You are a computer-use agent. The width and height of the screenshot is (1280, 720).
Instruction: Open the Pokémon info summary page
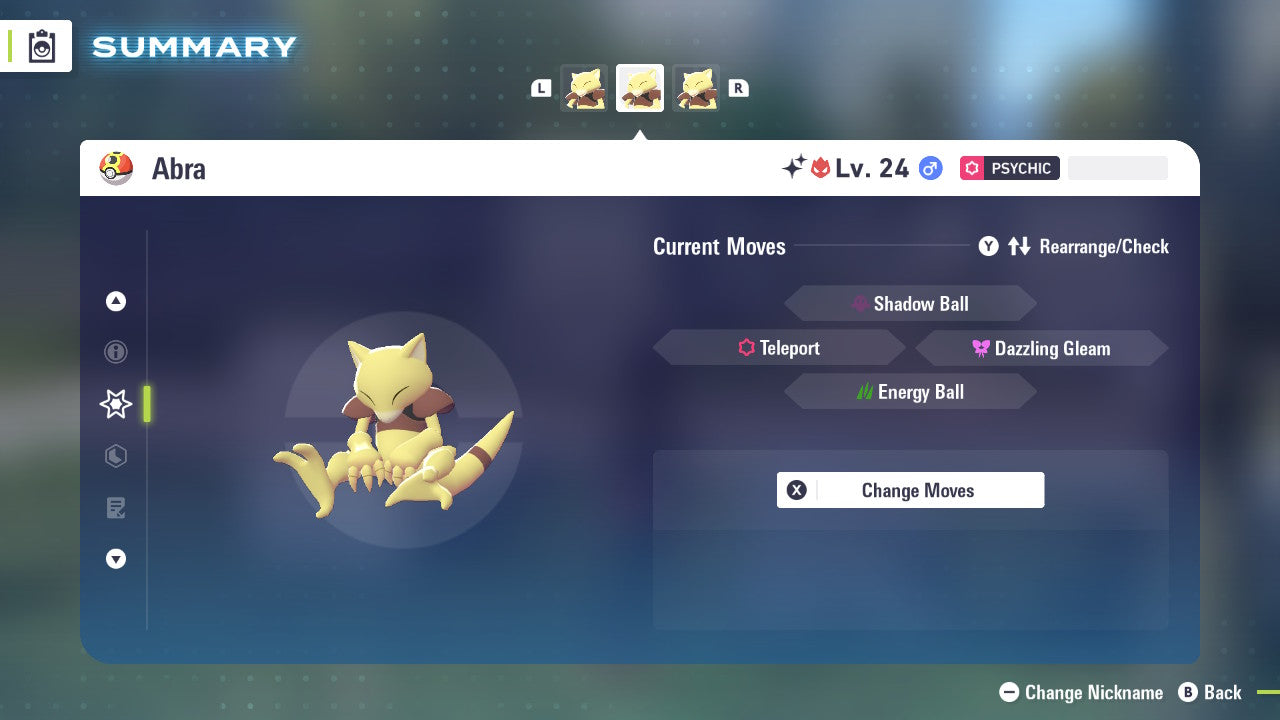[x=116, y=352]
